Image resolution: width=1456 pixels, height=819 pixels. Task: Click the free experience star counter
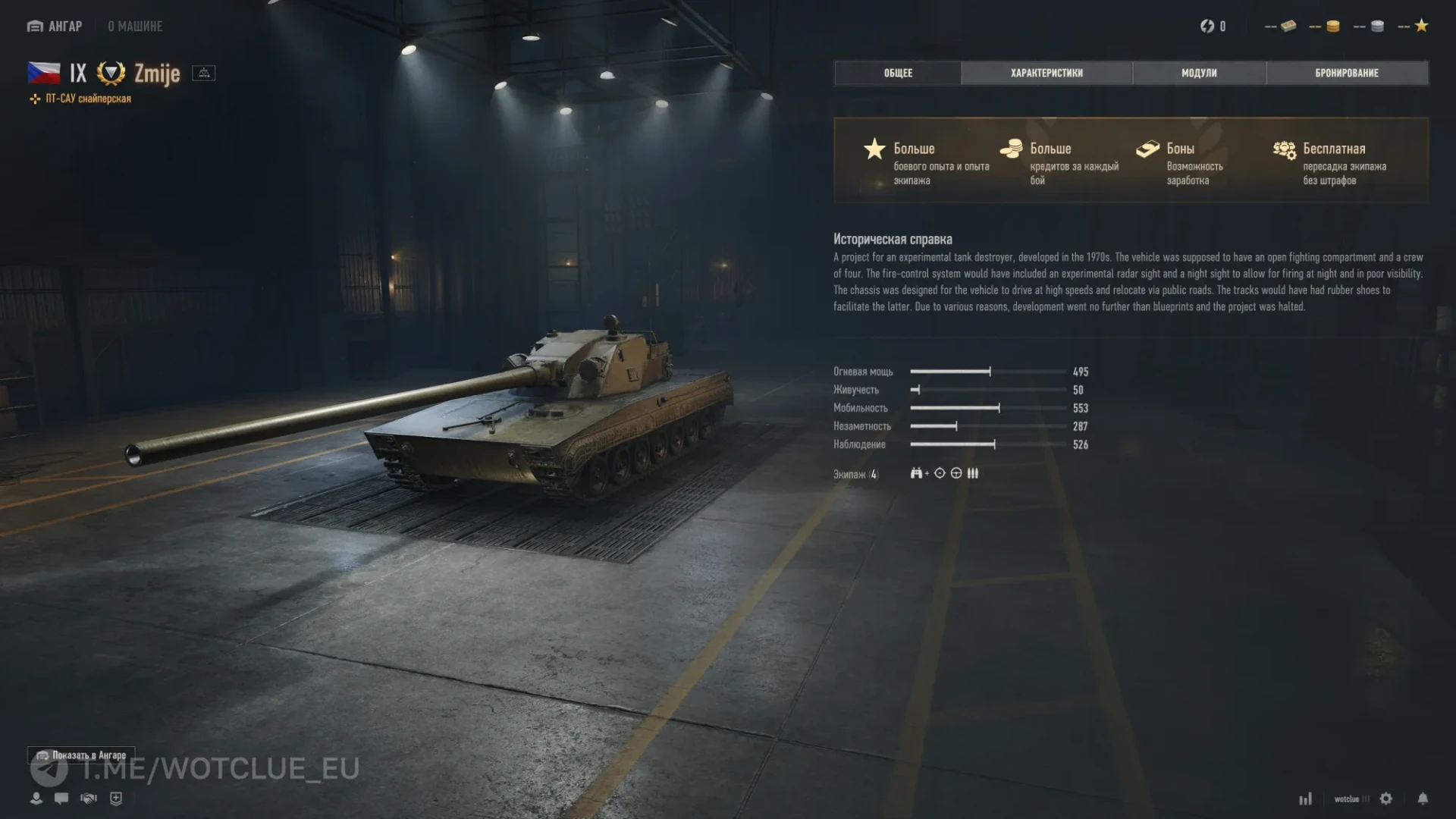(x=1414, y=27)
